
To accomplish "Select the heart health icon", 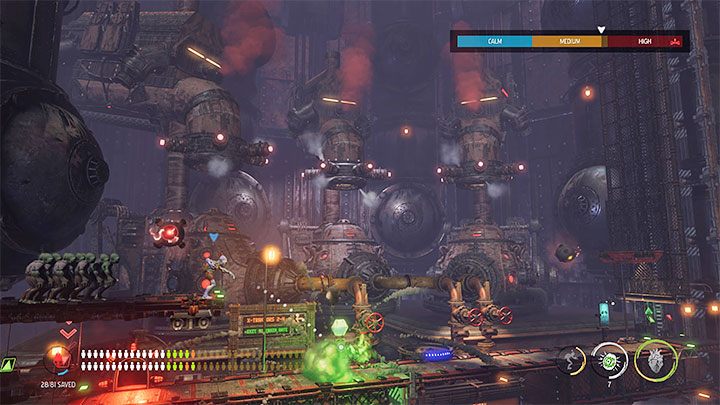I will 655,360.
